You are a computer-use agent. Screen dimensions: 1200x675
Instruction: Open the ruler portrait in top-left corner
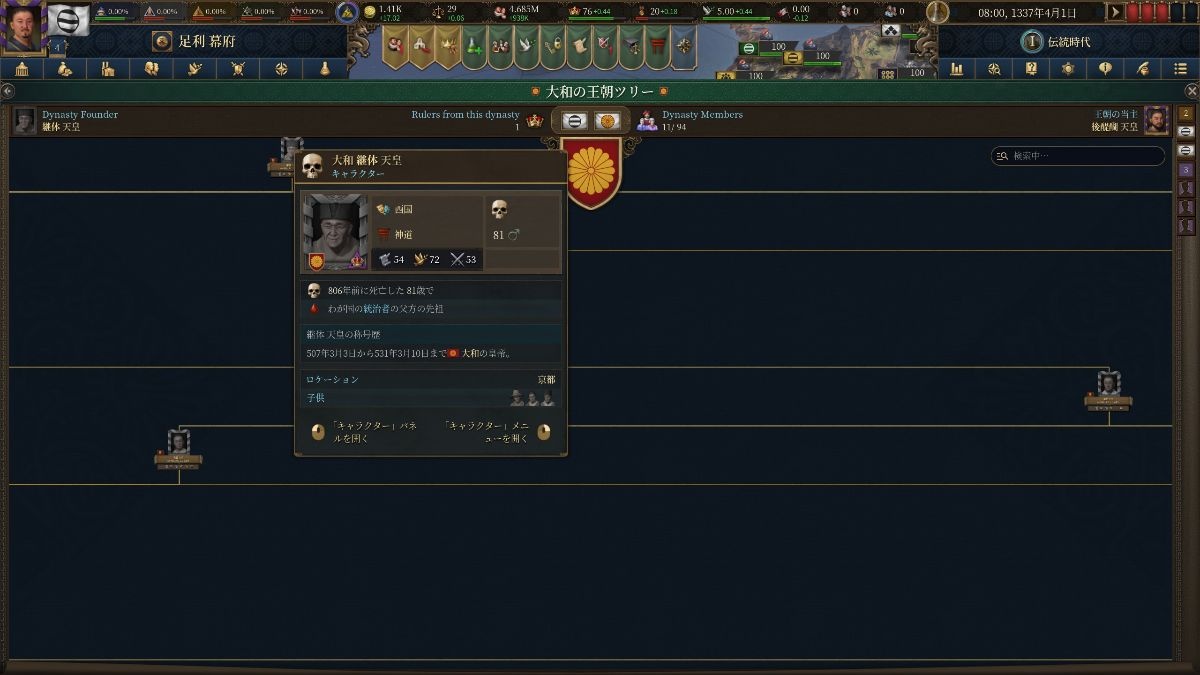pyautogui.click(x=23, y=27)
